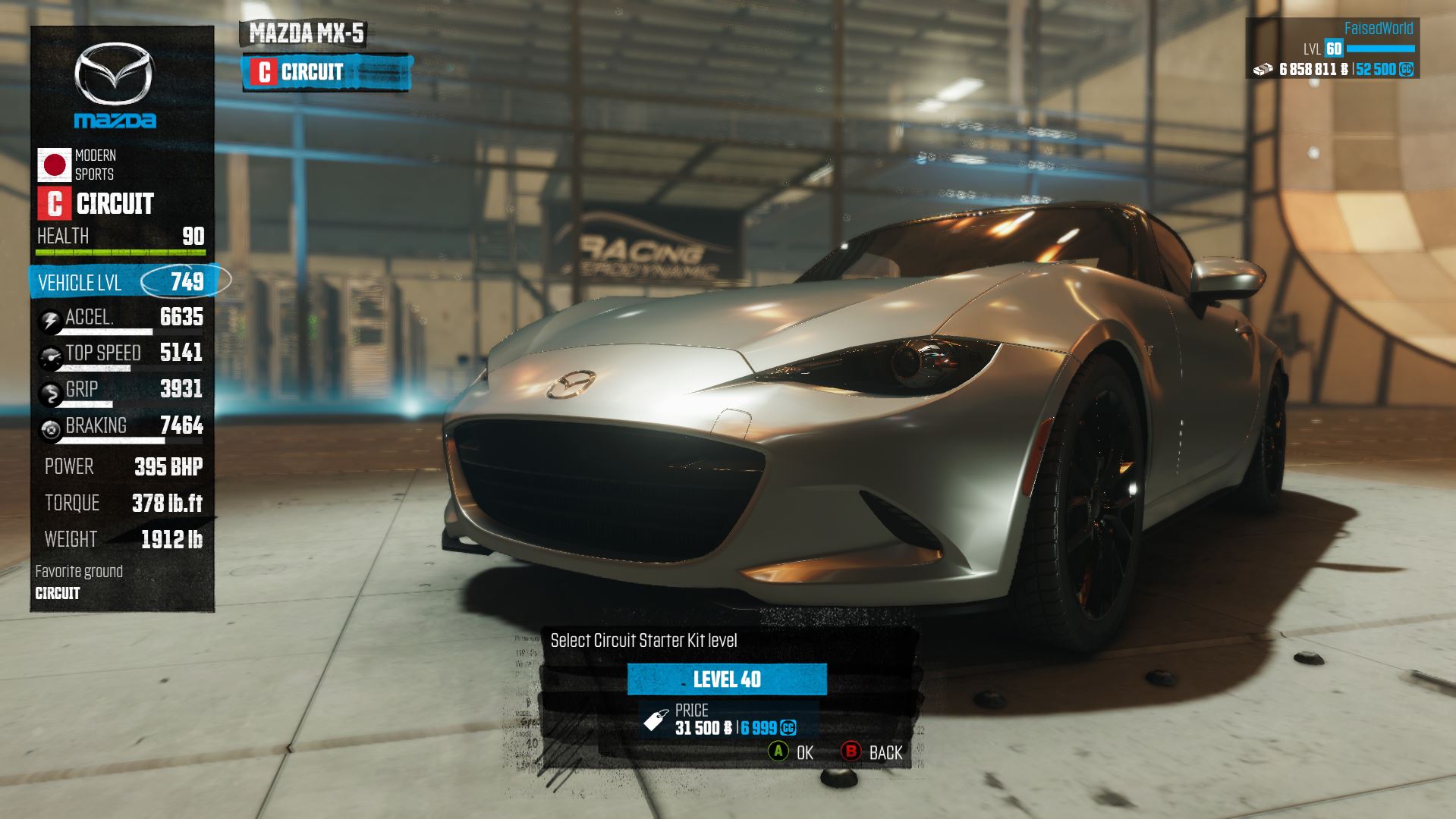This screenshot has height=819, width=1456.
Task: Click the LVL 60 player level badge
Action: pos(1332,47)
